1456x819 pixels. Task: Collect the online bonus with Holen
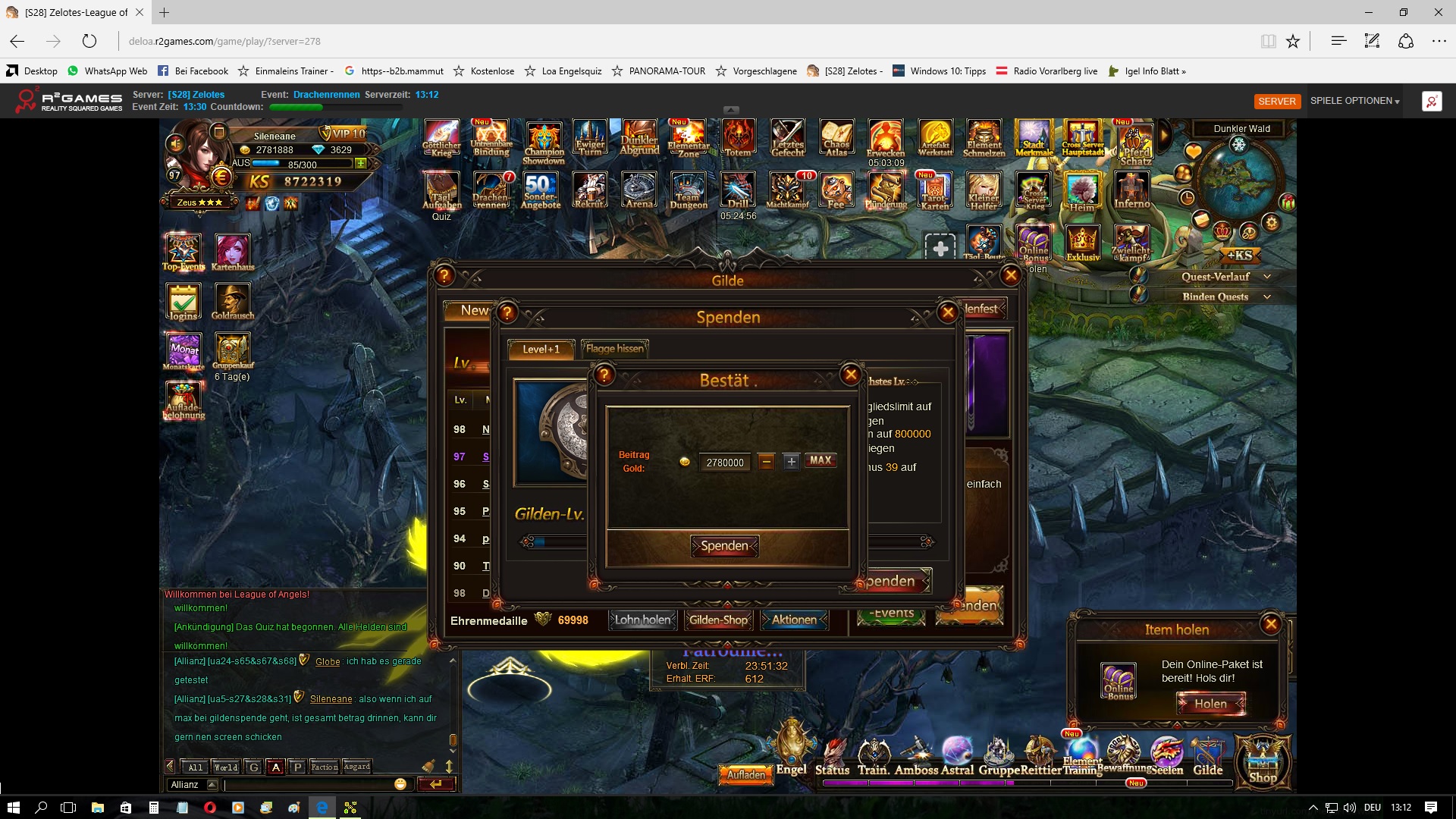(x=1210, y=704)
